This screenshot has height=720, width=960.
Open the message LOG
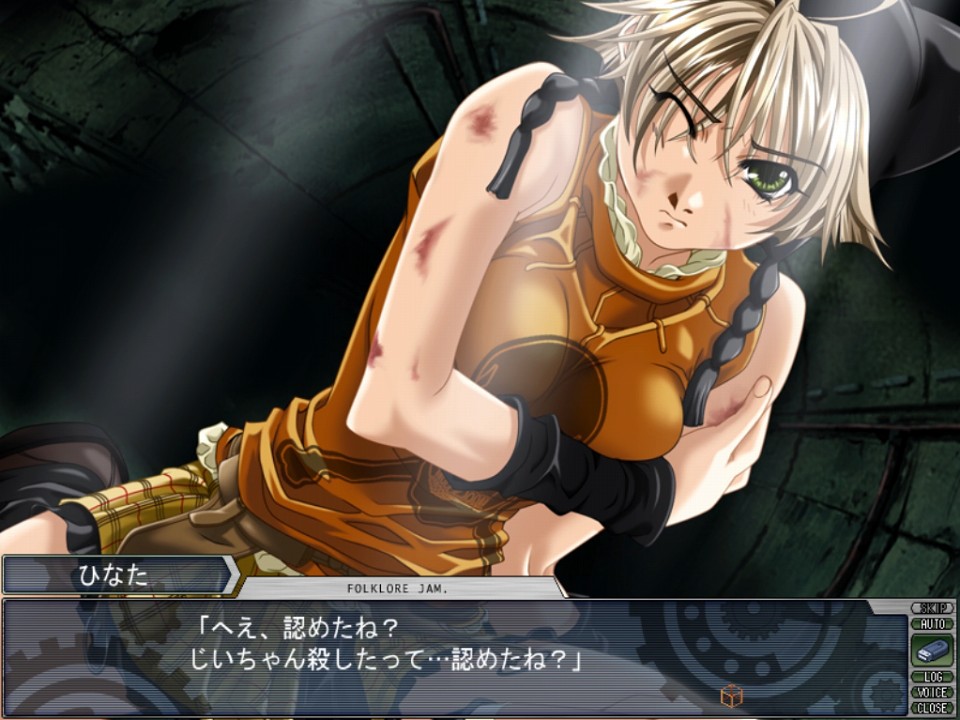point(932,677)
